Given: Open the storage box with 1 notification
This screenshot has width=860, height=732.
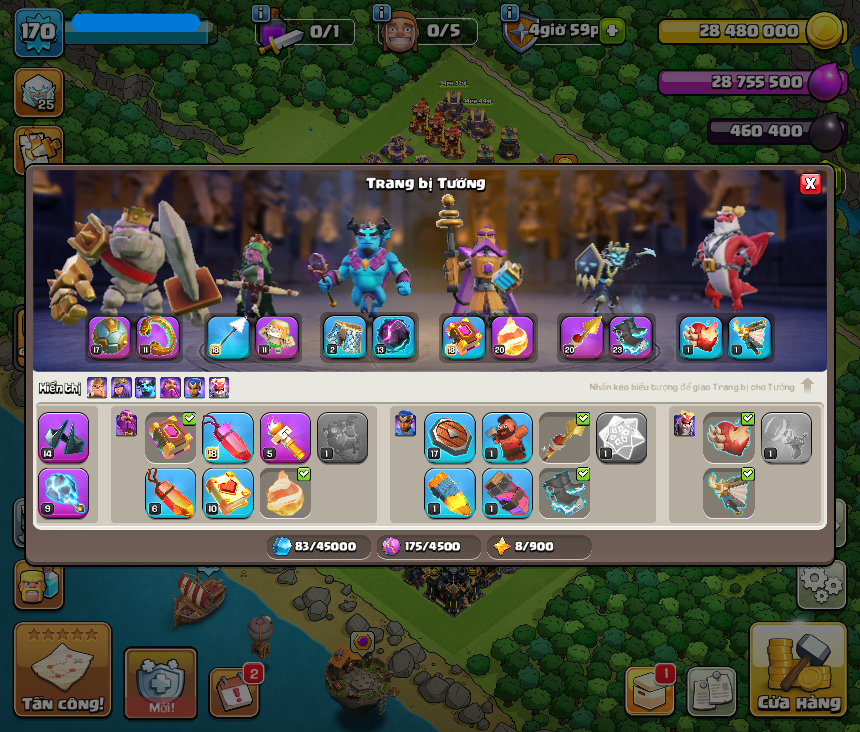Looking at the screenshot, I should click(x=648, y=690).
